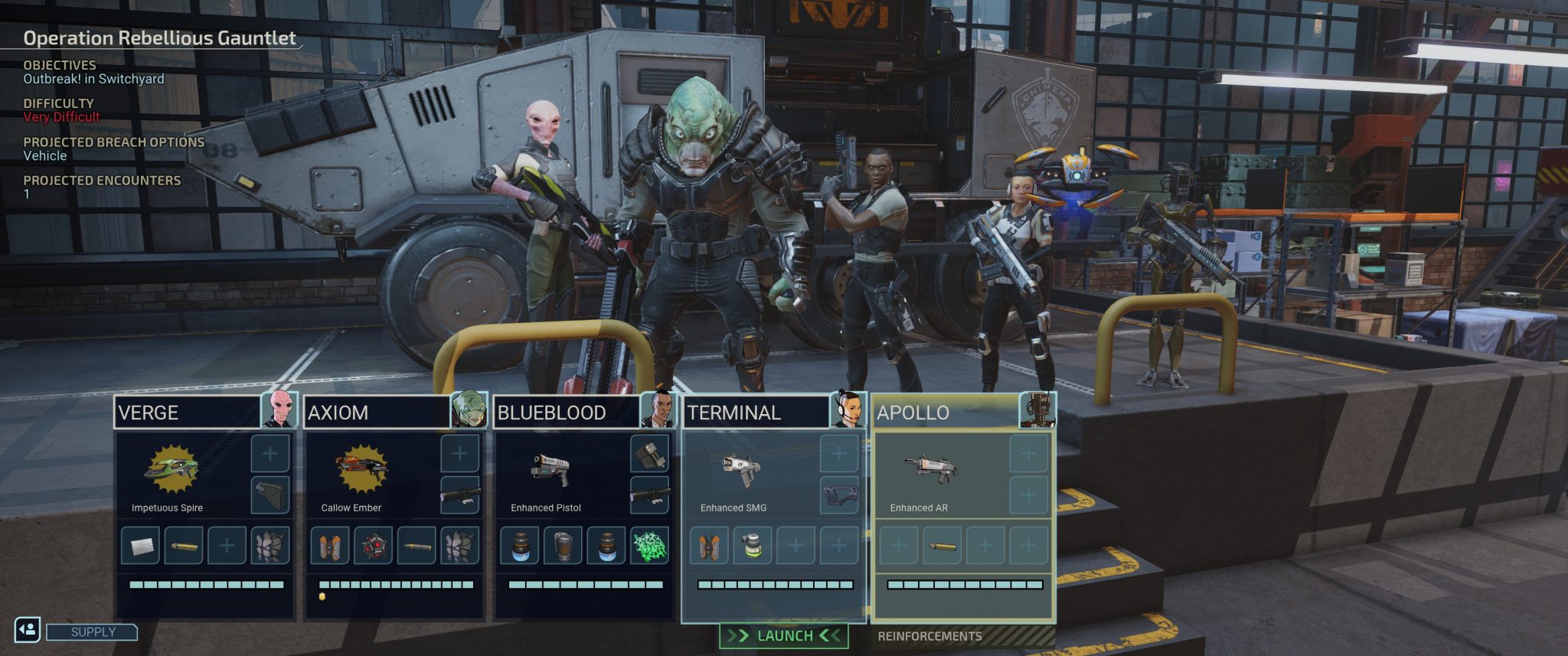Viewport: 1568px width, 656px height.
Task: Click Axiom's red spiked grenade slot
Action: 373,546
